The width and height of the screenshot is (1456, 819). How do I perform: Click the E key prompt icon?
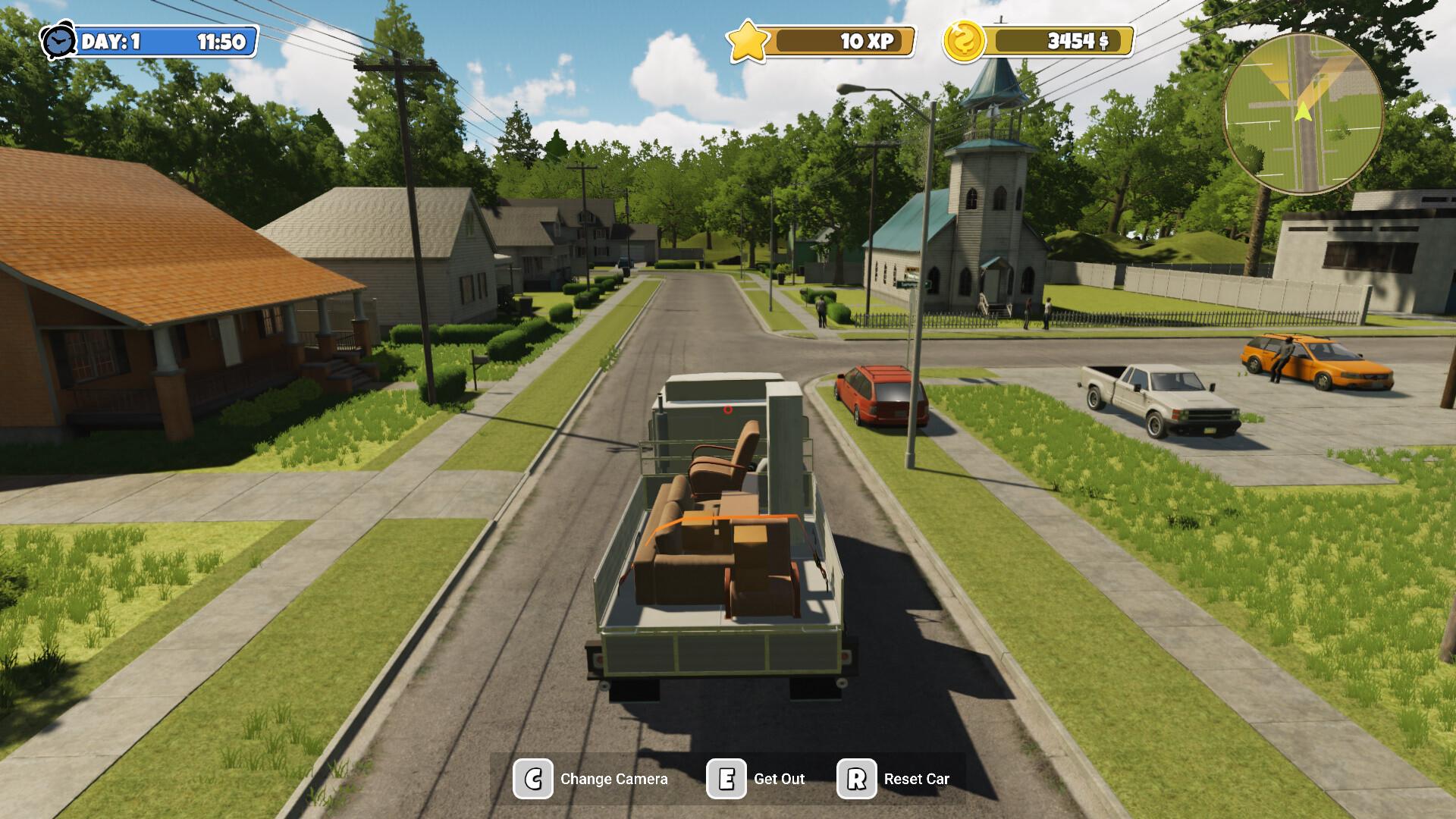pyautogui.click(x=726, y=778)
